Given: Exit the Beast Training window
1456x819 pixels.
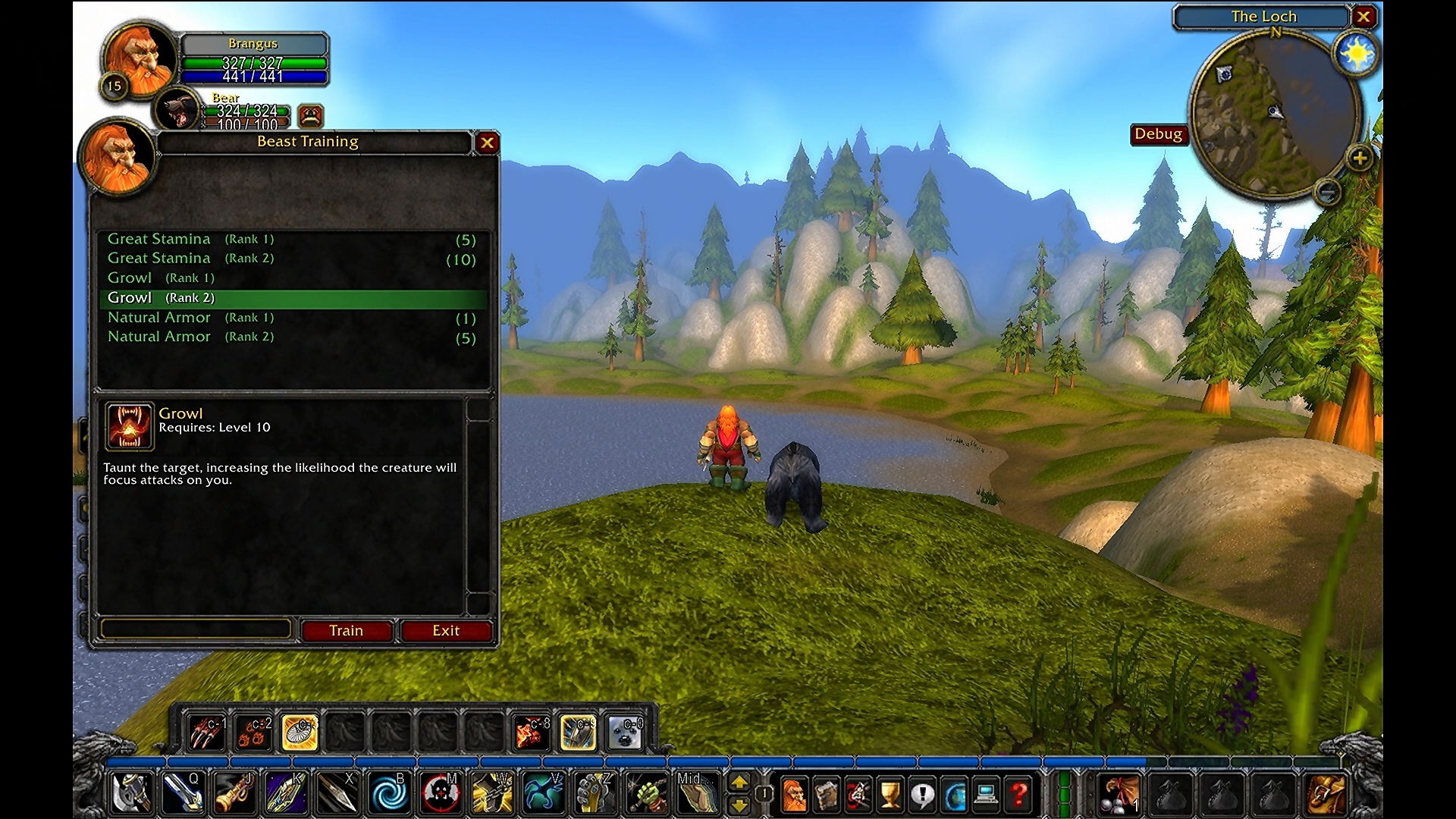Looking at the screenshot, I should 446,631.
